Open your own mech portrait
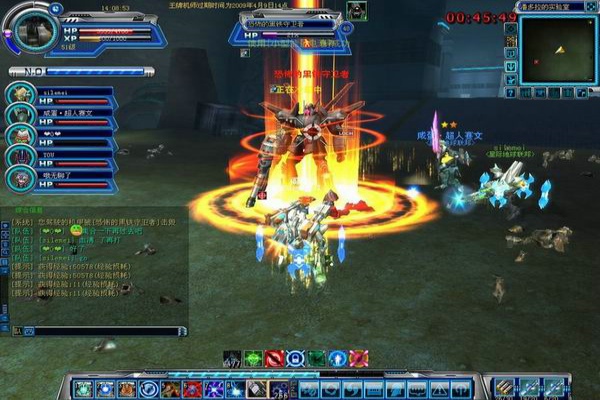The image size is (600, 400). coord(34,28)
